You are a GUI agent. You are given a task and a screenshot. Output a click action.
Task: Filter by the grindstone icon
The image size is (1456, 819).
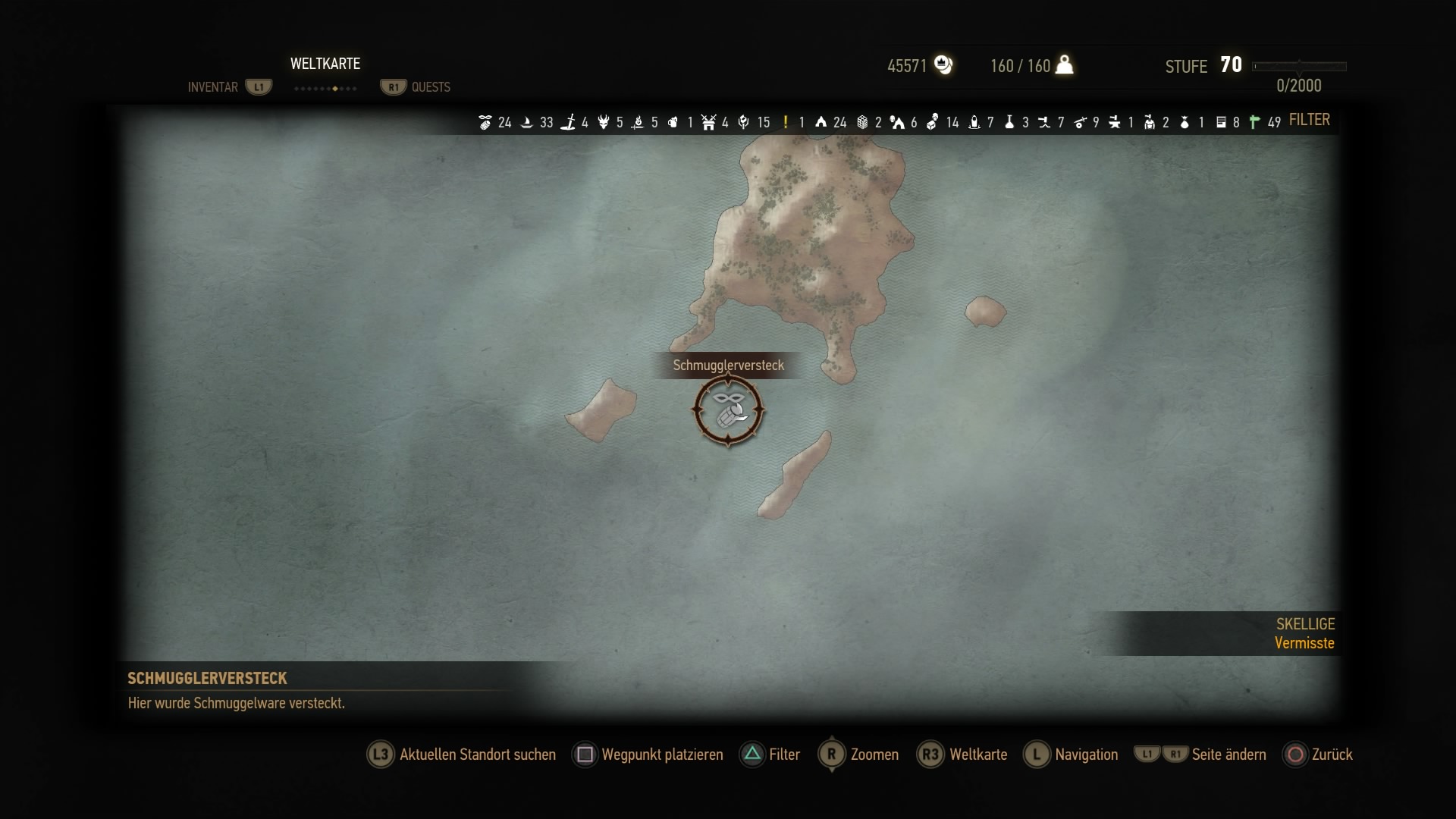click(1080, 122)
